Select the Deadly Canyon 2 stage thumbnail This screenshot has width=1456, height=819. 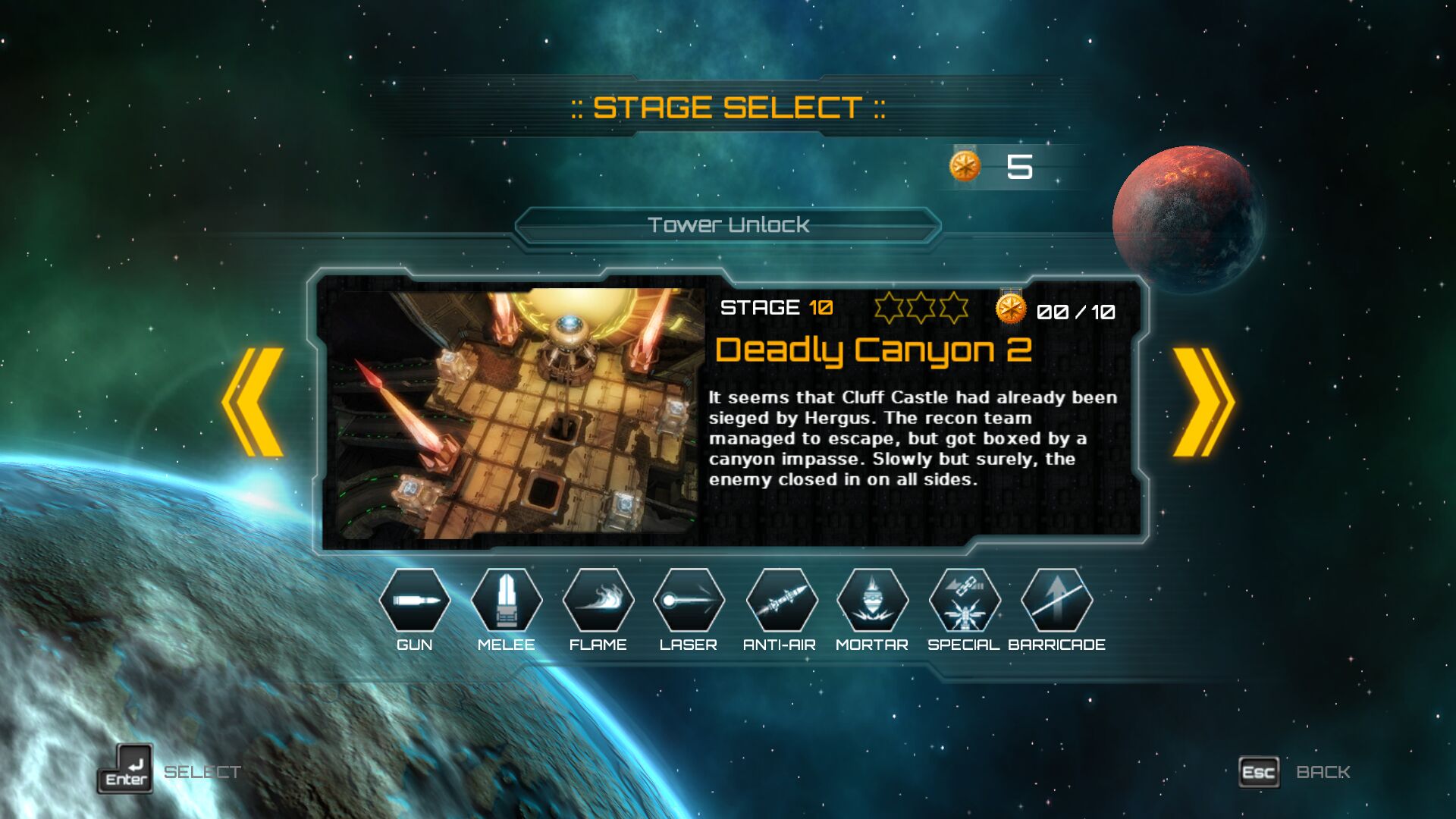(514, 413)
